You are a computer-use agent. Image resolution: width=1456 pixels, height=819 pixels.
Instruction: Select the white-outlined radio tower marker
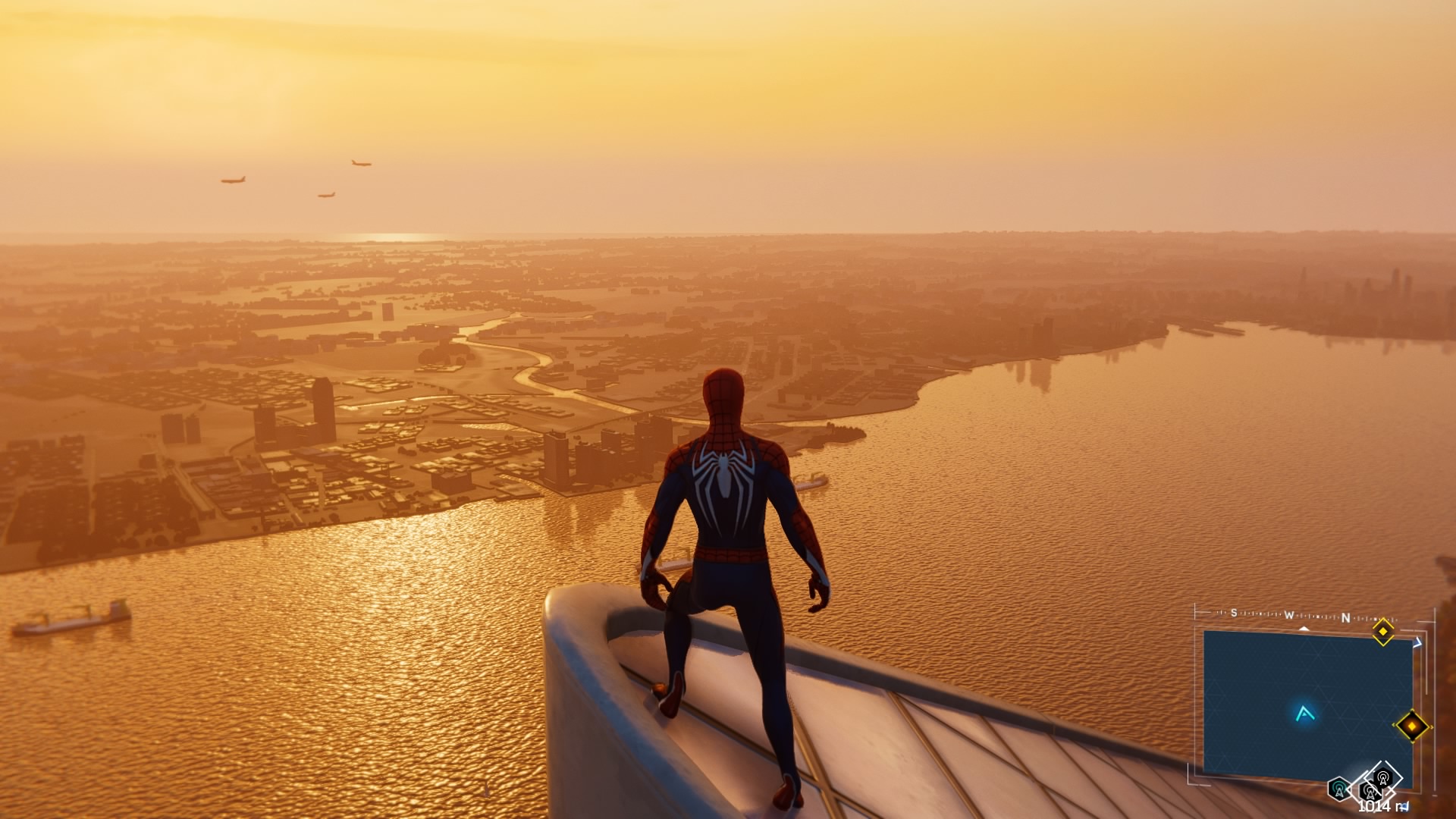tap(1382, 777)
